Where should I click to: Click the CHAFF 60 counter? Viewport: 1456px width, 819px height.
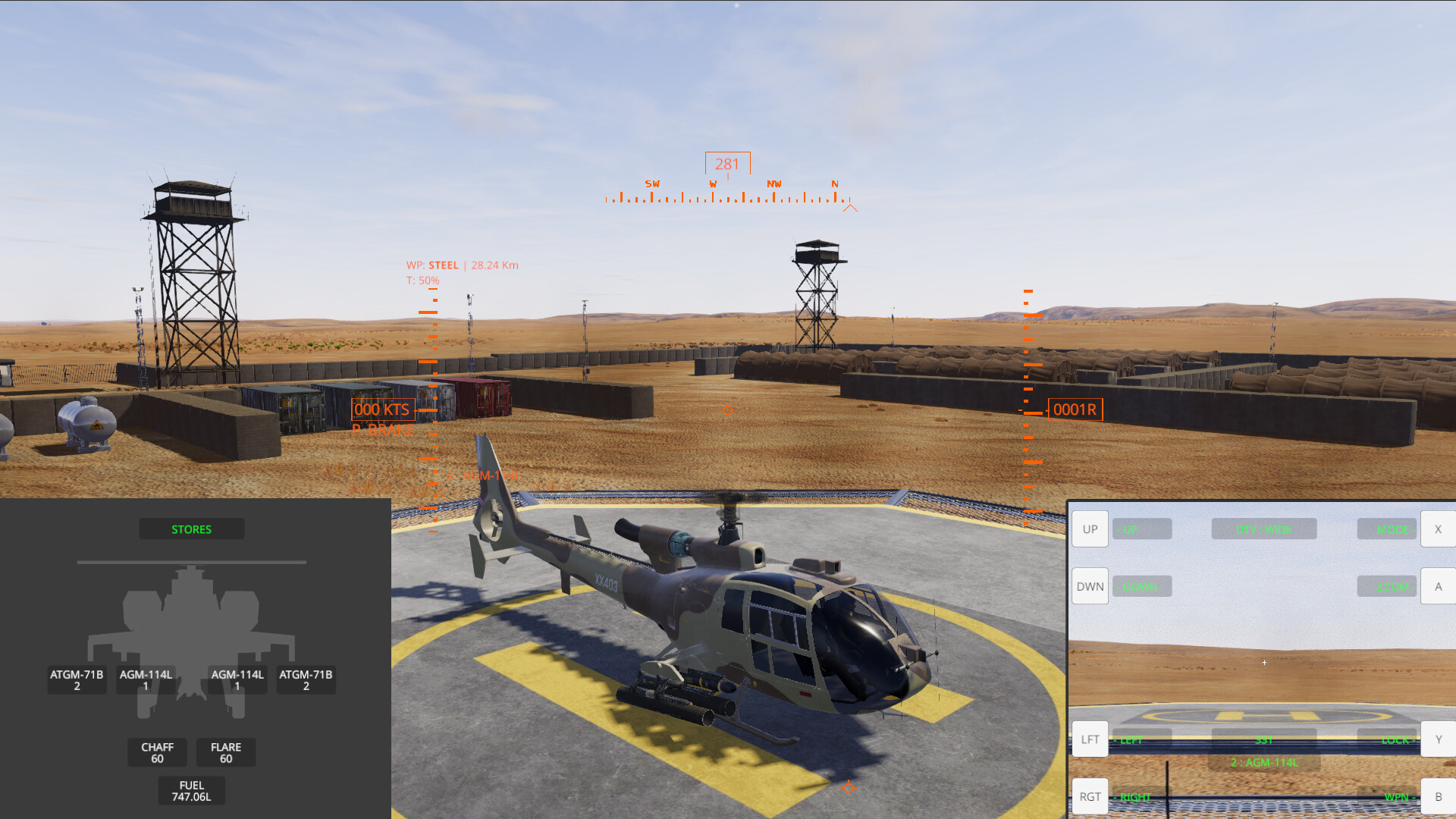coord(157,752)
